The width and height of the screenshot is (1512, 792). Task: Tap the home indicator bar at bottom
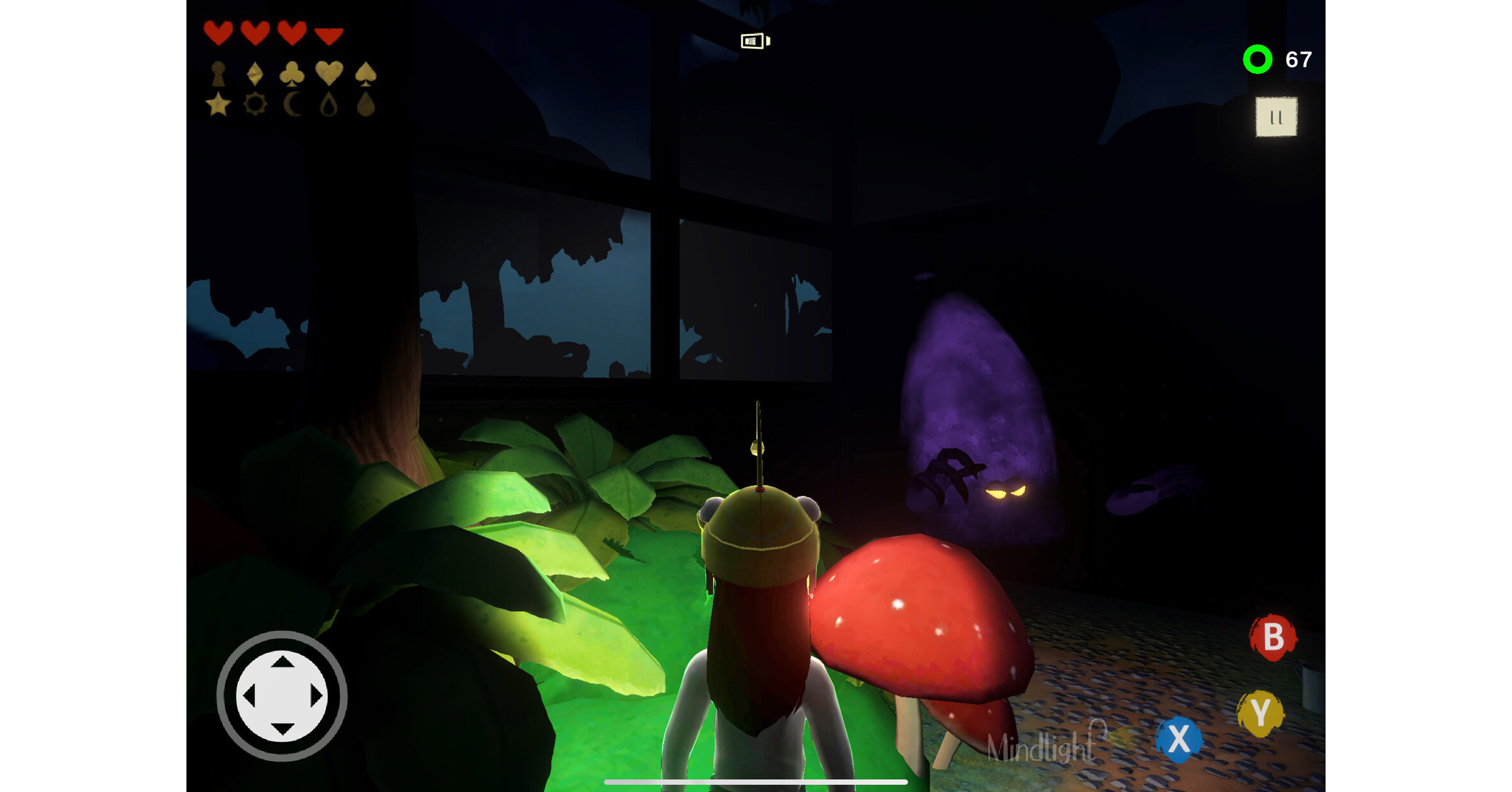[756, 780]
